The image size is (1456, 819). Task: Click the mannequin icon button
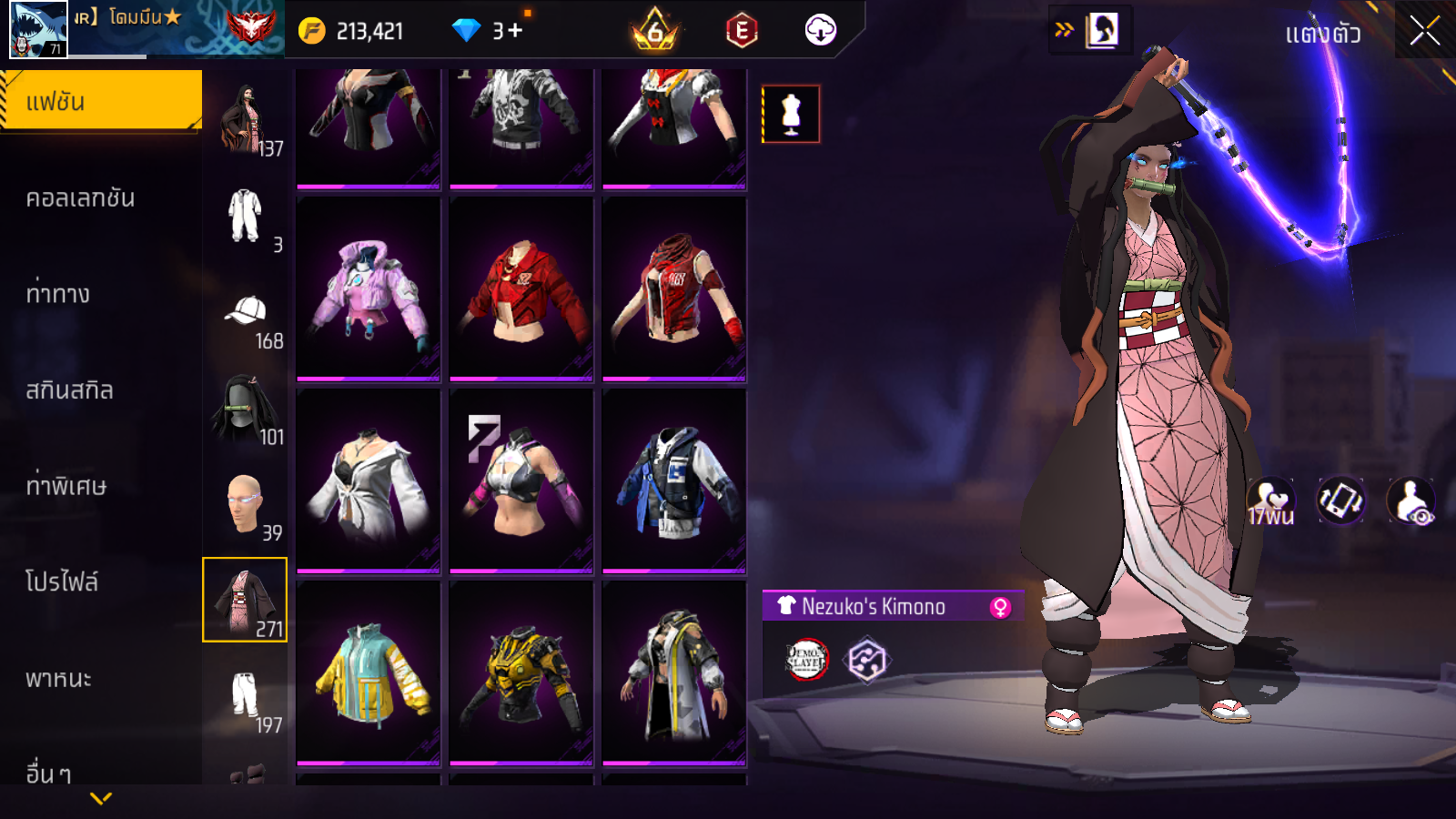[791, 115]
